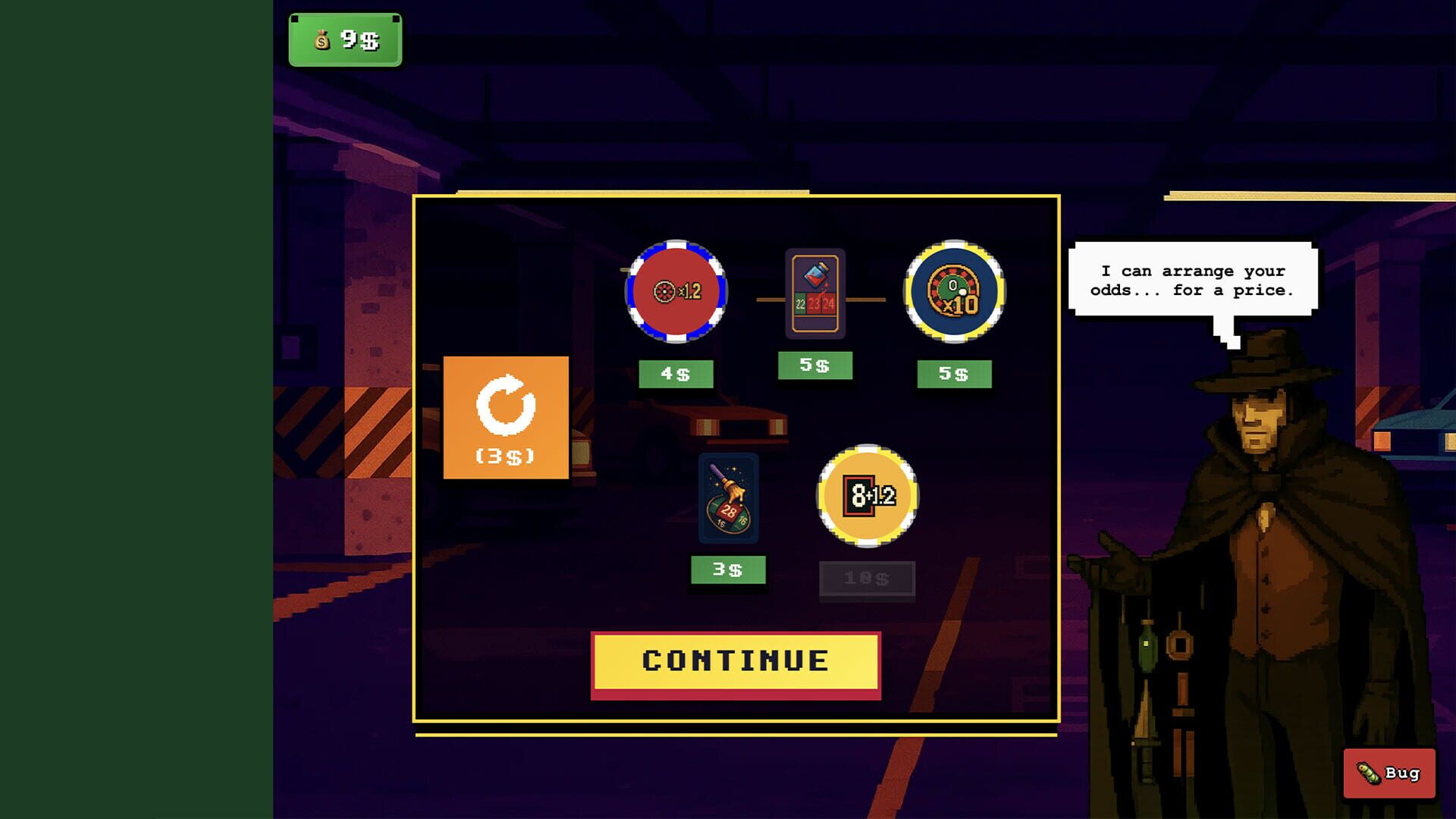Open the money bag balance showing 9$
1456x819 pixels.
[344, 41]
